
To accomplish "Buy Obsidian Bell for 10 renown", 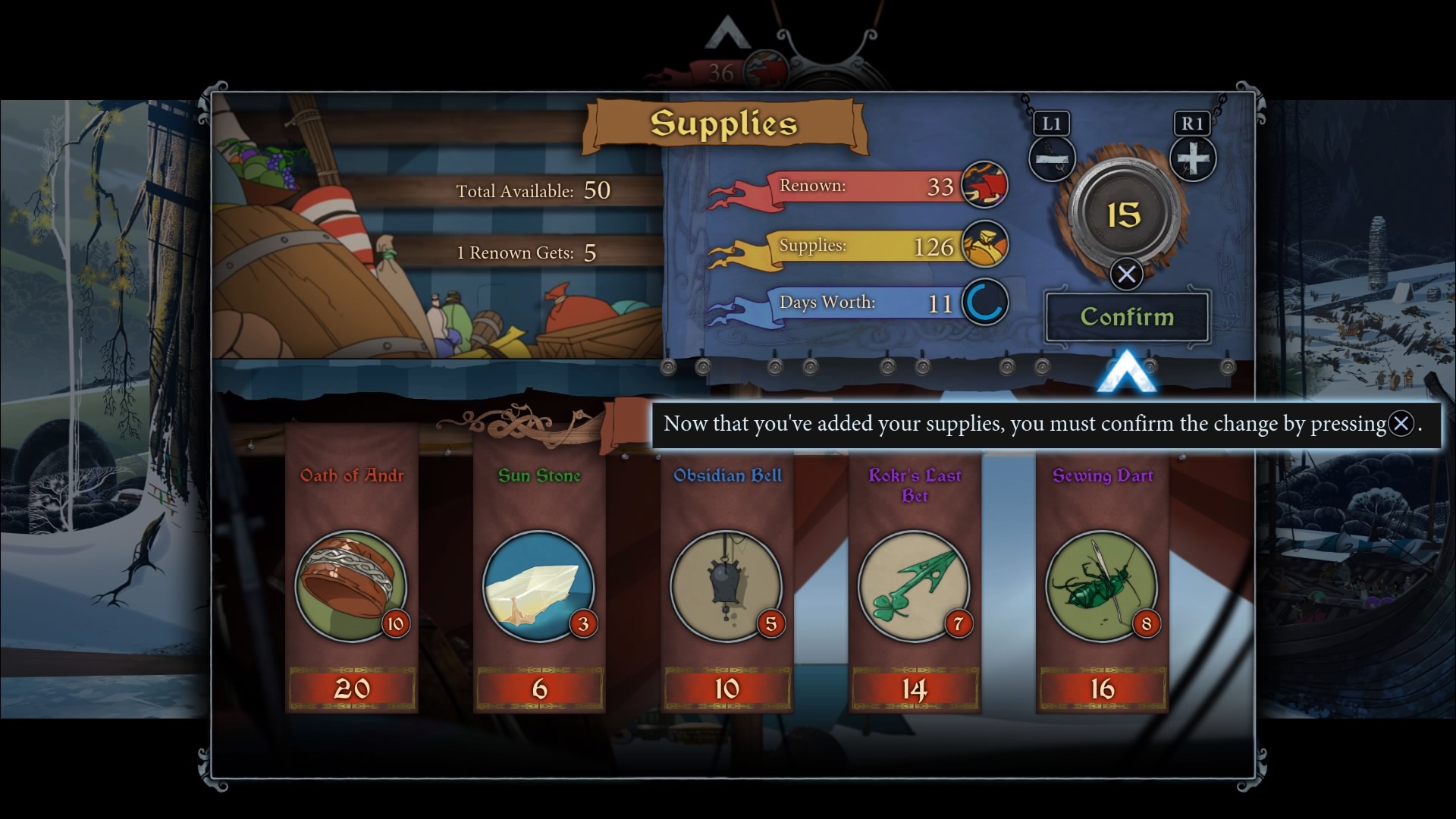I will point(727,689).
